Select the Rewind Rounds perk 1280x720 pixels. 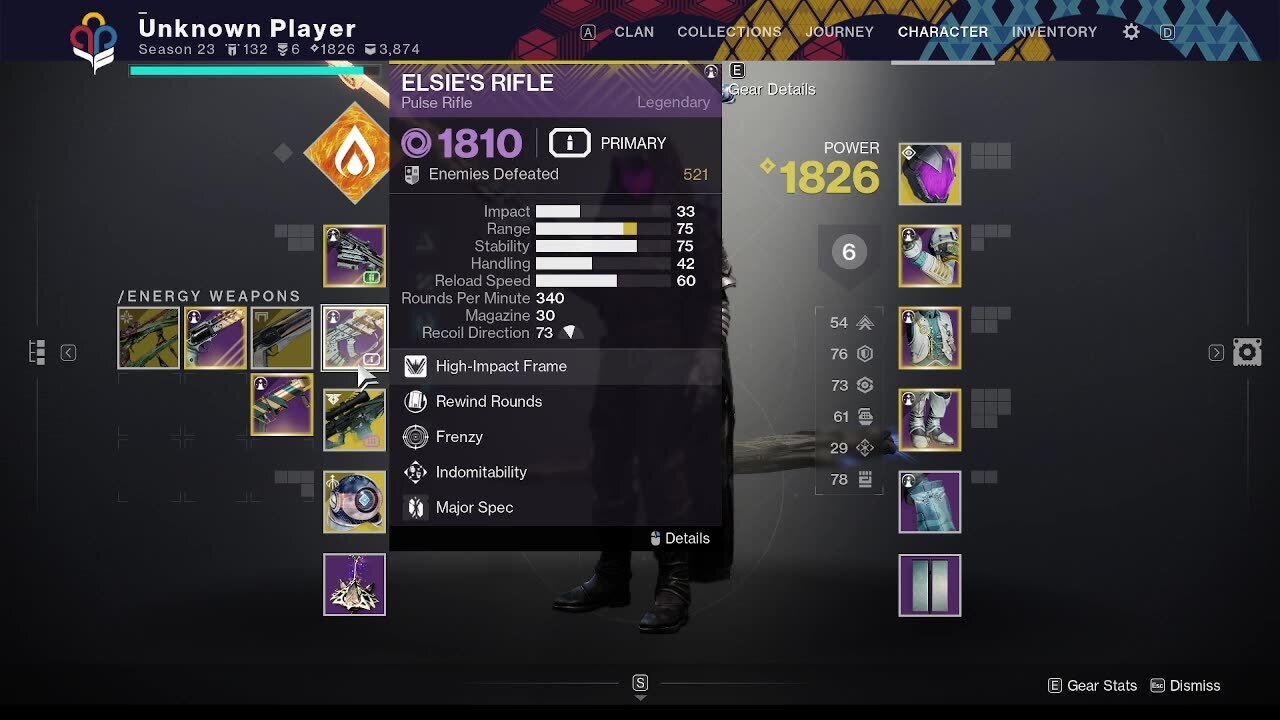tap(487, 401)
